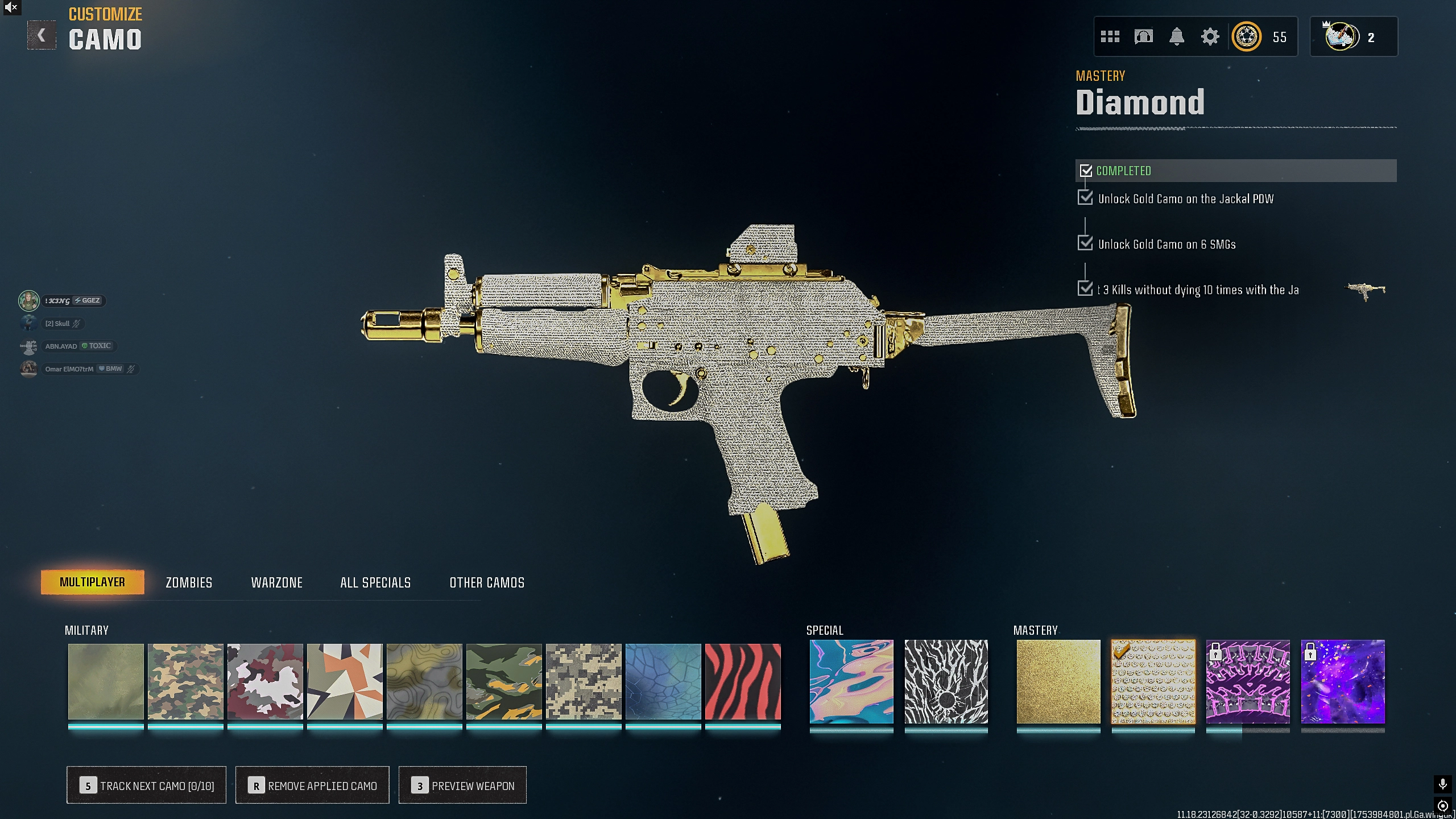Show the All Specials tab

click(x=375, y=582)
